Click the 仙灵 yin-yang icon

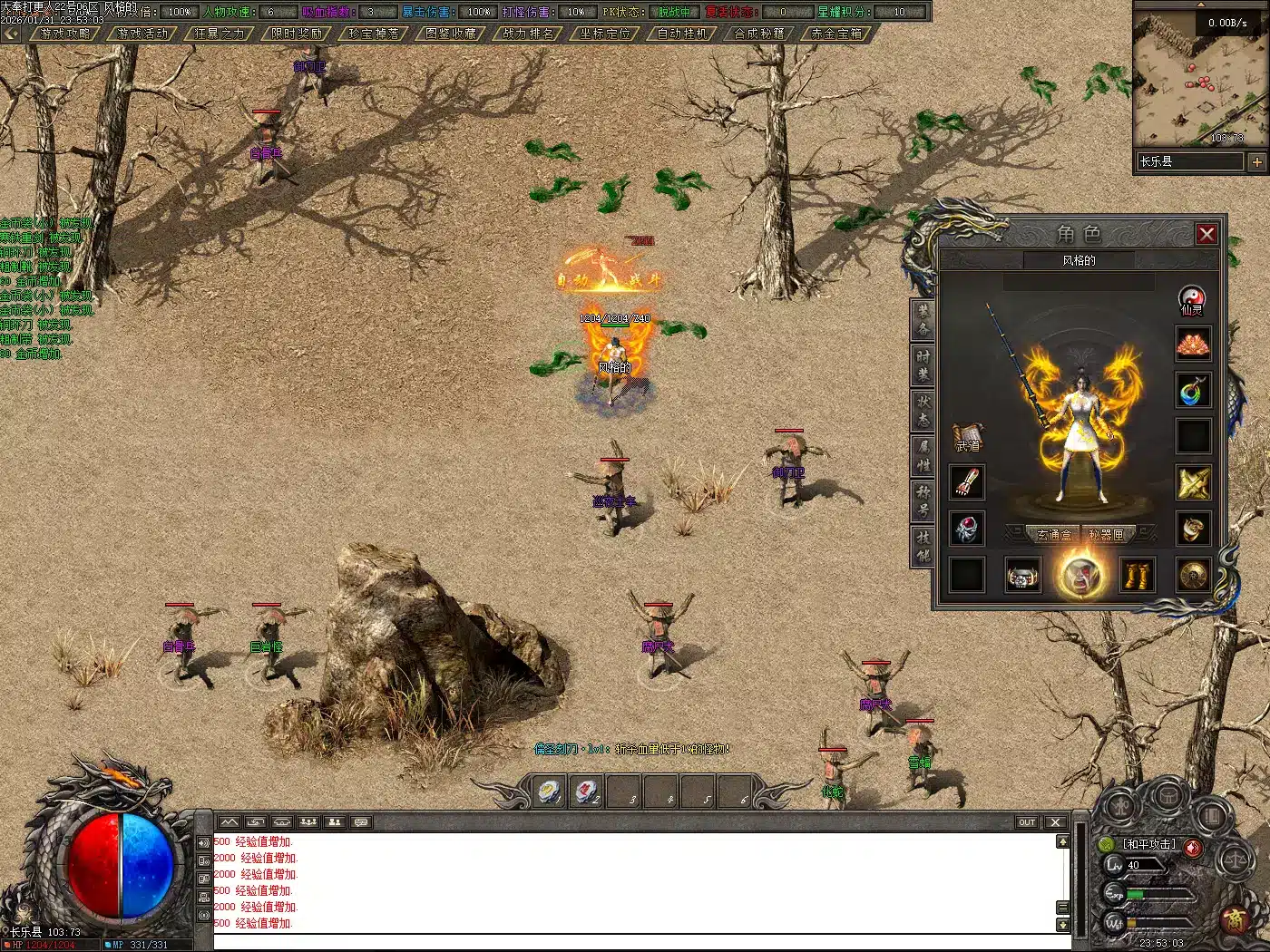(x=1192, y=298)
